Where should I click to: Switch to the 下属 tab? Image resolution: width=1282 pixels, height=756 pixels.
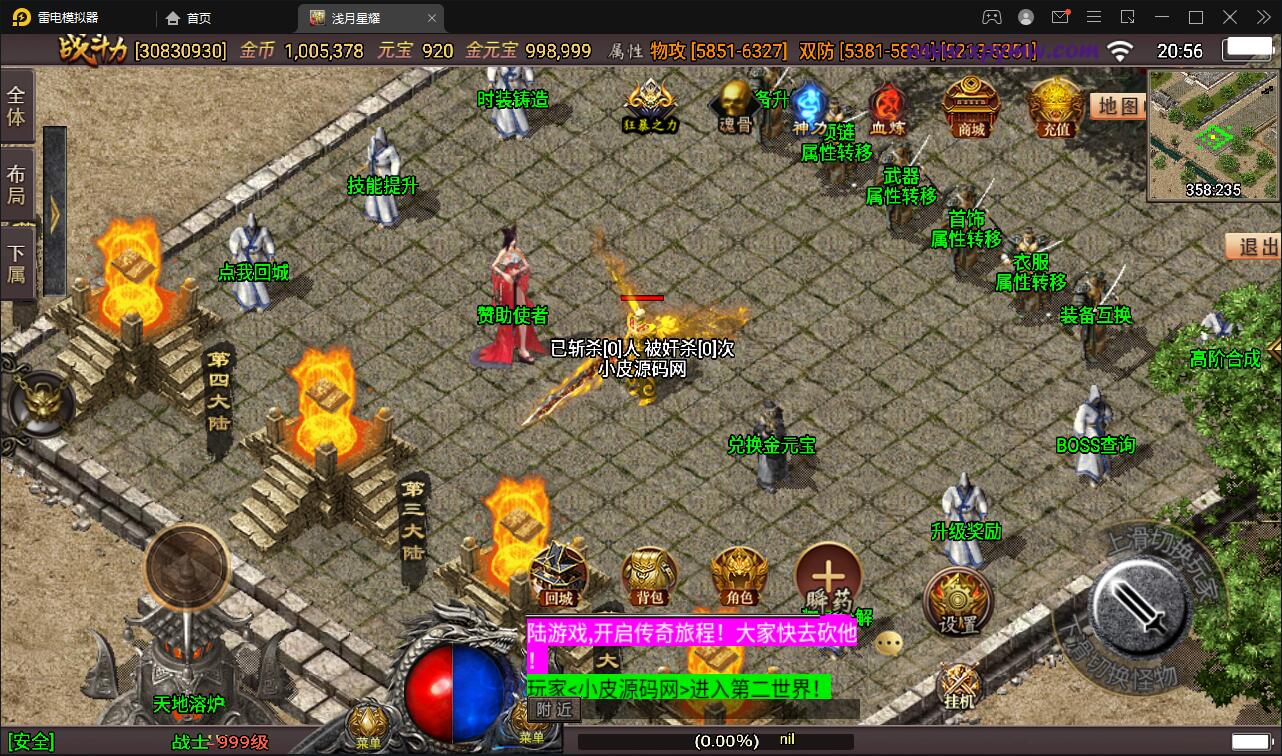[x=17, y=262]
